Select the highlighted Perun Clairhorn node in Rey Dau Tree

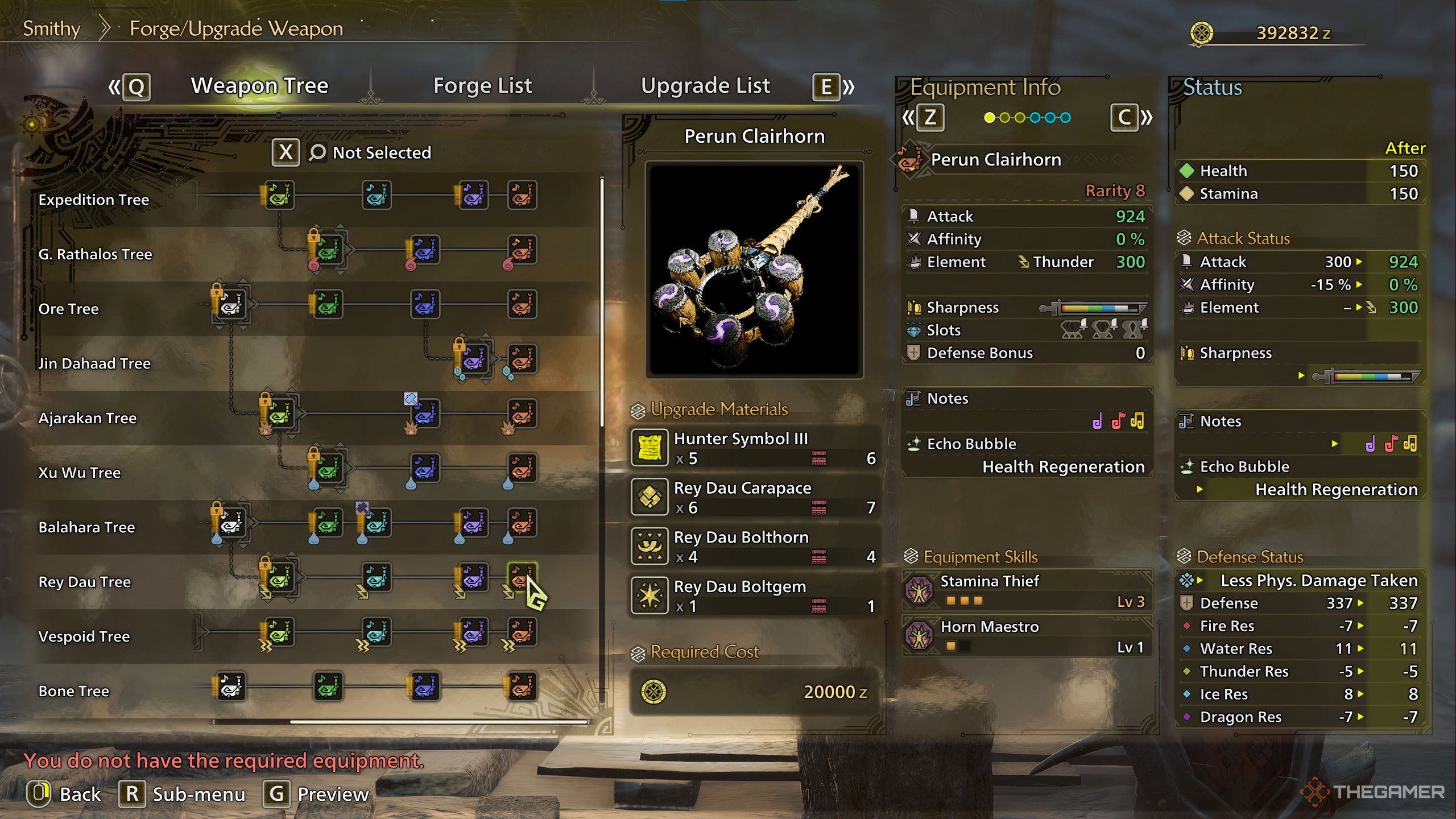(522, 577)
